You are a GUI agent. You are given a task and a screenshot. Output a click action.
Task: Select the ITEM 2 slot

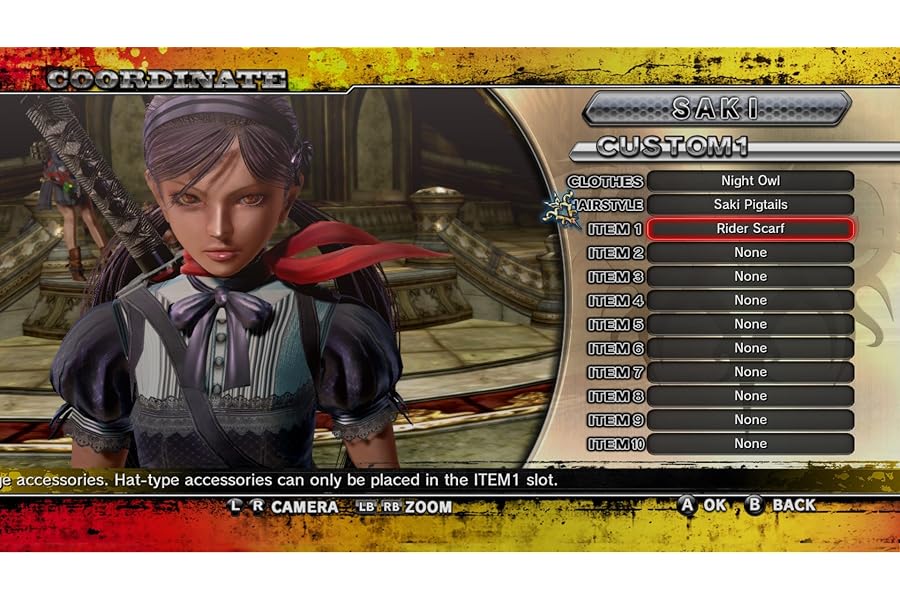[750, 253]
